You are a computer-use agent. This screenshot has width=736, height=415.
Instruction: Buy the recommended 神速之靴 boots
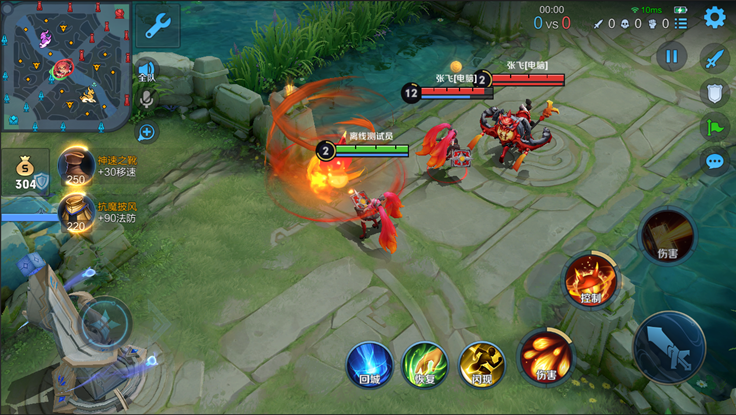(x=77, y=166)
